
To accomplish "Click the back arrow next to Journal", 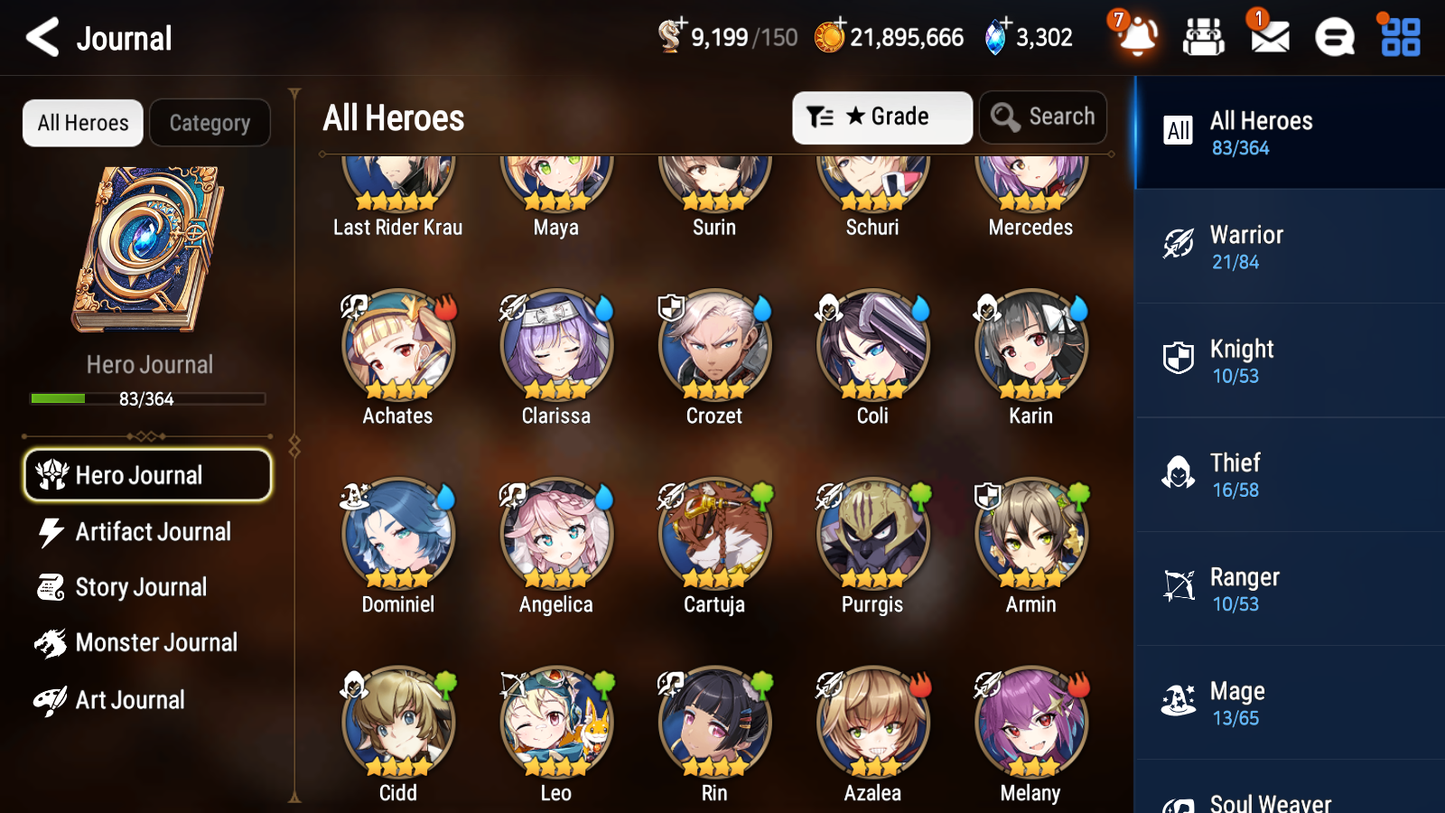I will tap(42, 37).
